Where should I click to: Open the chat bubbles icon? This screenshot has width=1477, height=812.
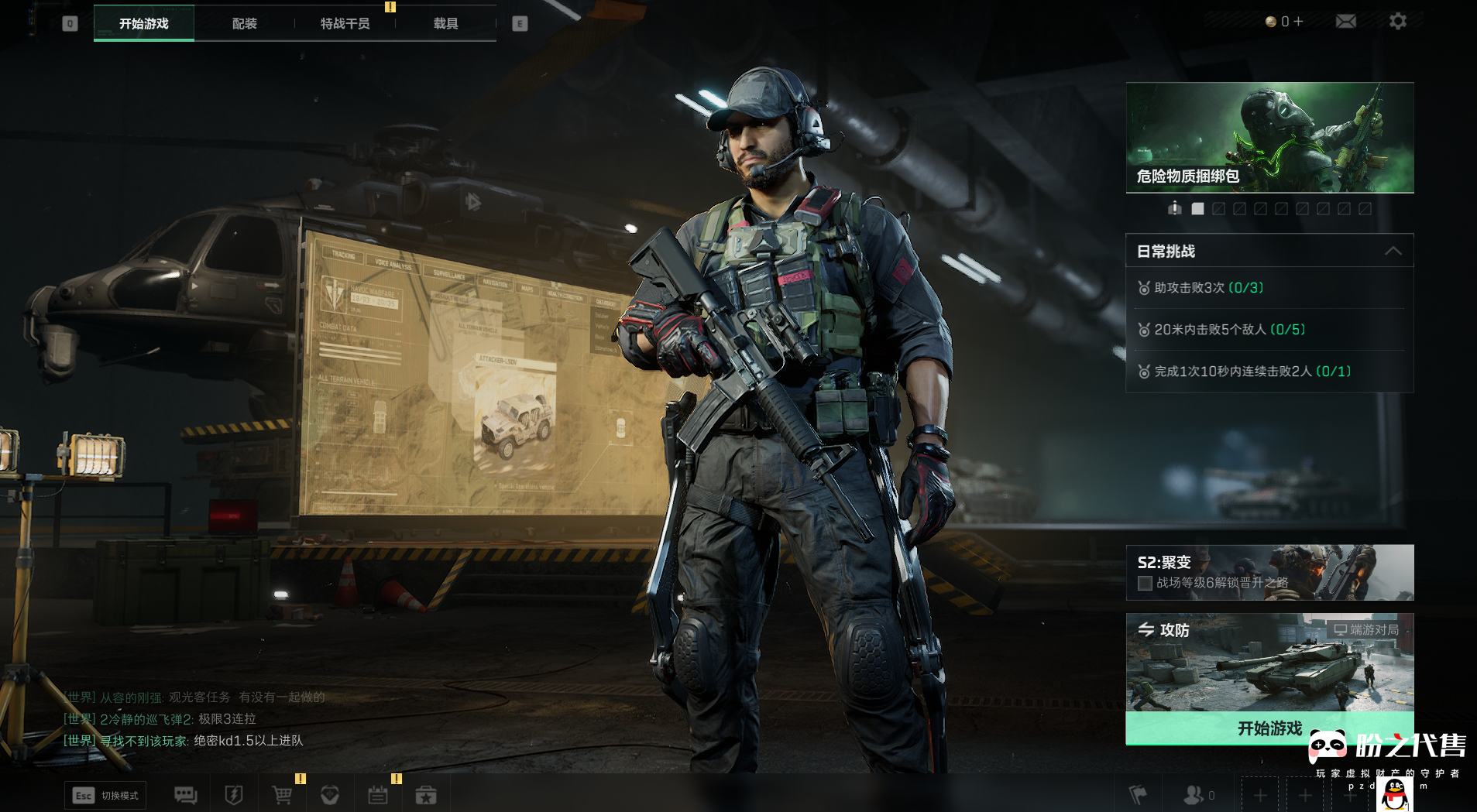point(185,795)
